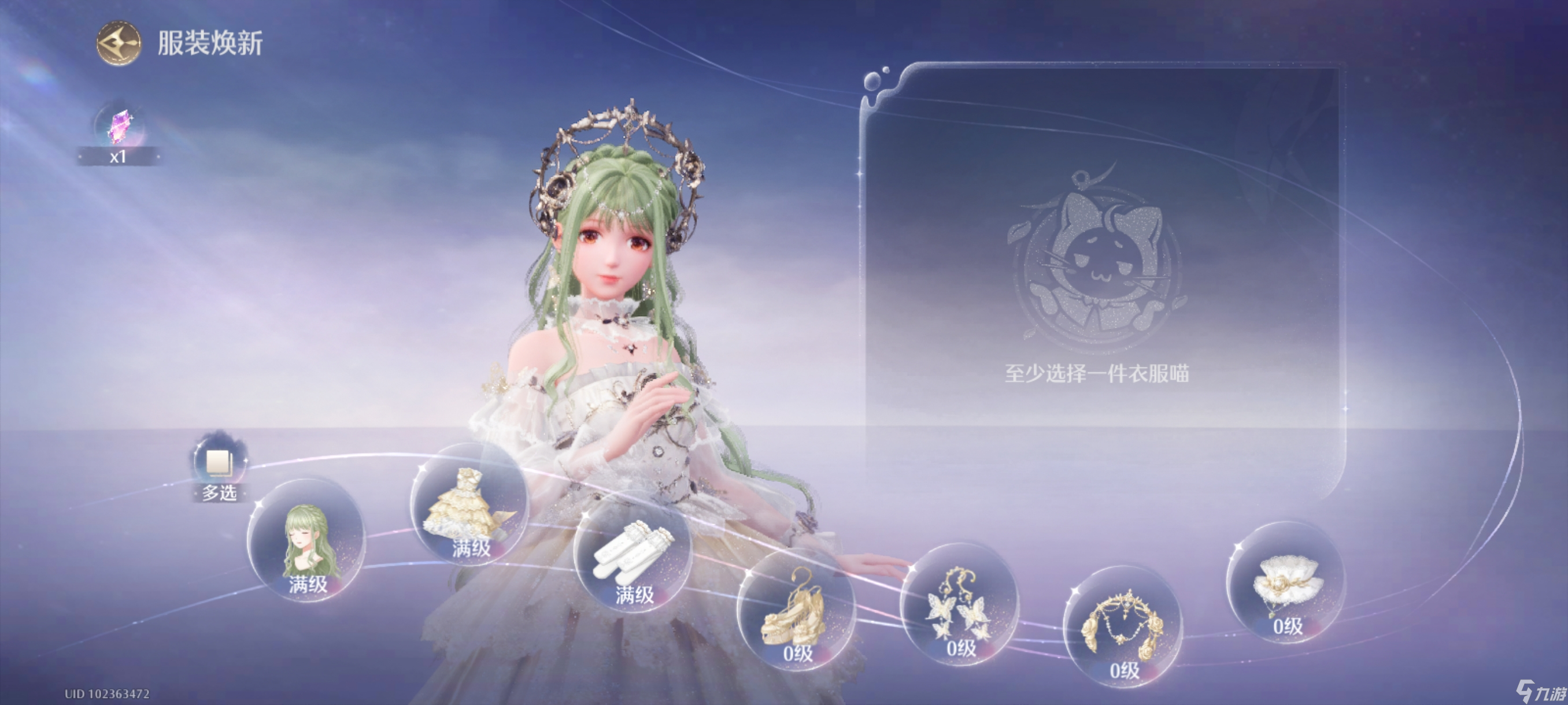This screenshot has height=705, width=1568.
Task: Go back using the gold arrow button
Action: 119,43
